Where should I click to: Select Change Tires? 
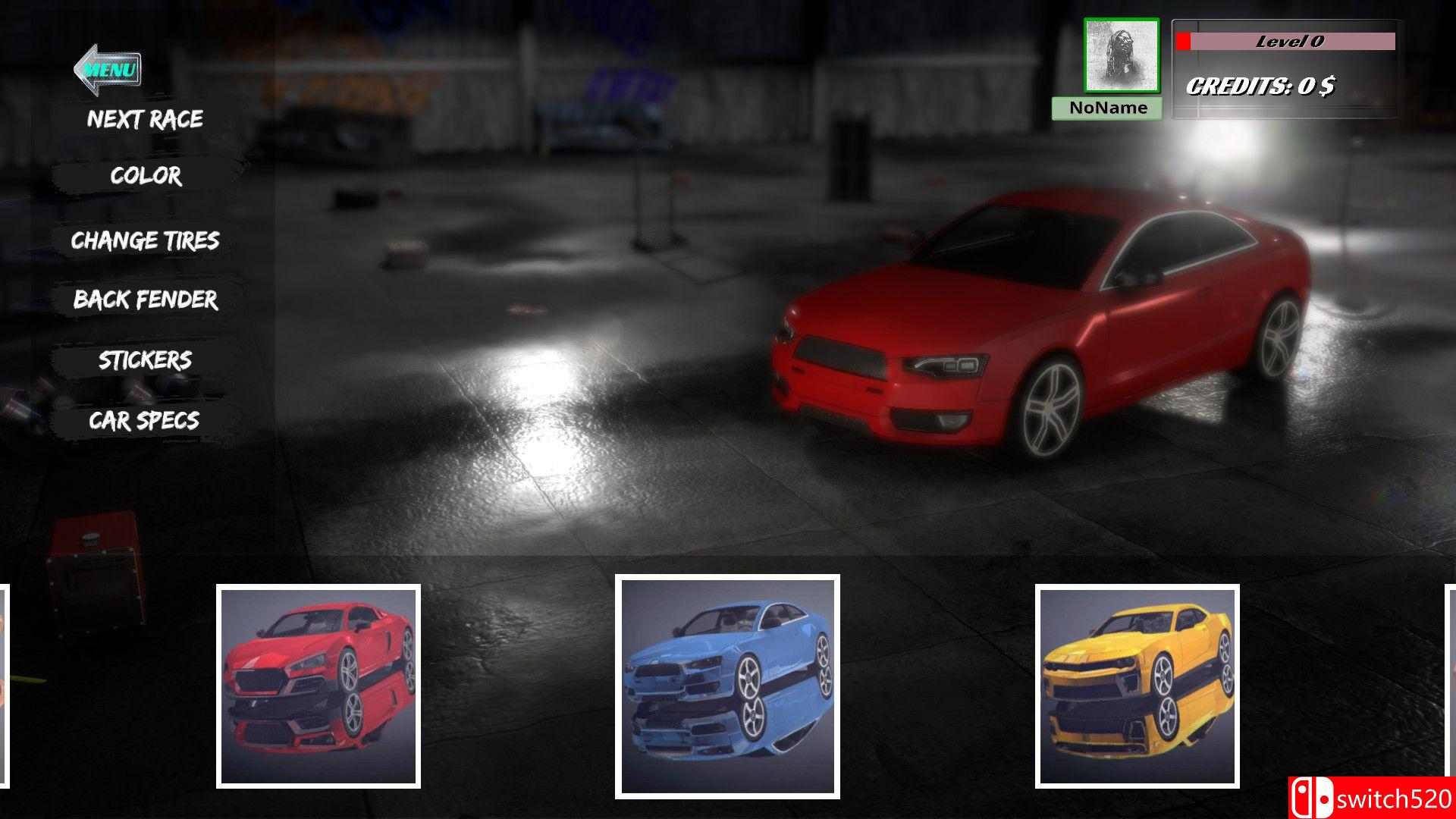click(144, 240)
